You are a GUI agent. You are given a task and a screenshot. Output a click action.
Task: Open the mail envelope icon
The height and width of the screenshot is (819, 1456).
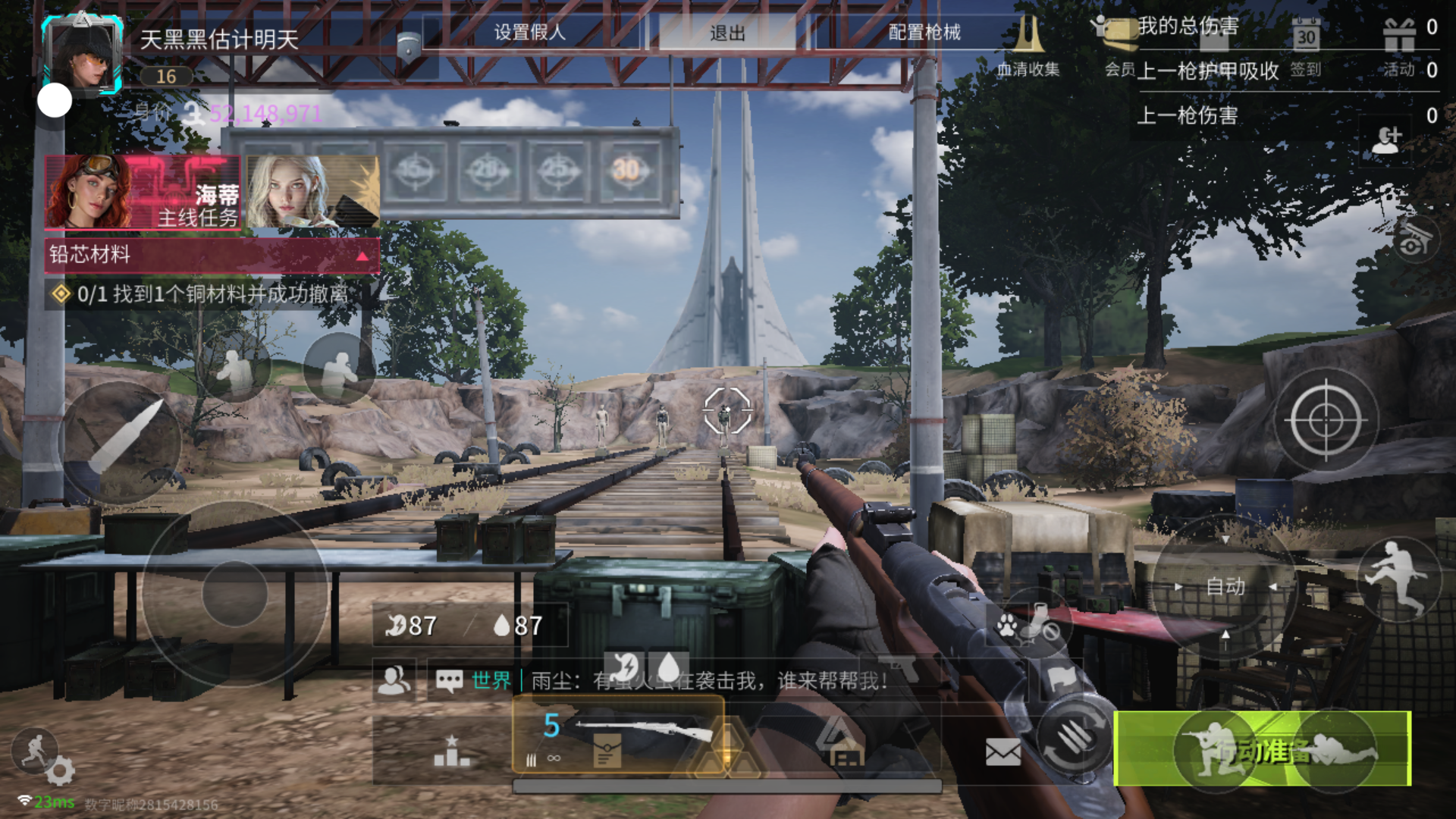(x=1003, y=752)
